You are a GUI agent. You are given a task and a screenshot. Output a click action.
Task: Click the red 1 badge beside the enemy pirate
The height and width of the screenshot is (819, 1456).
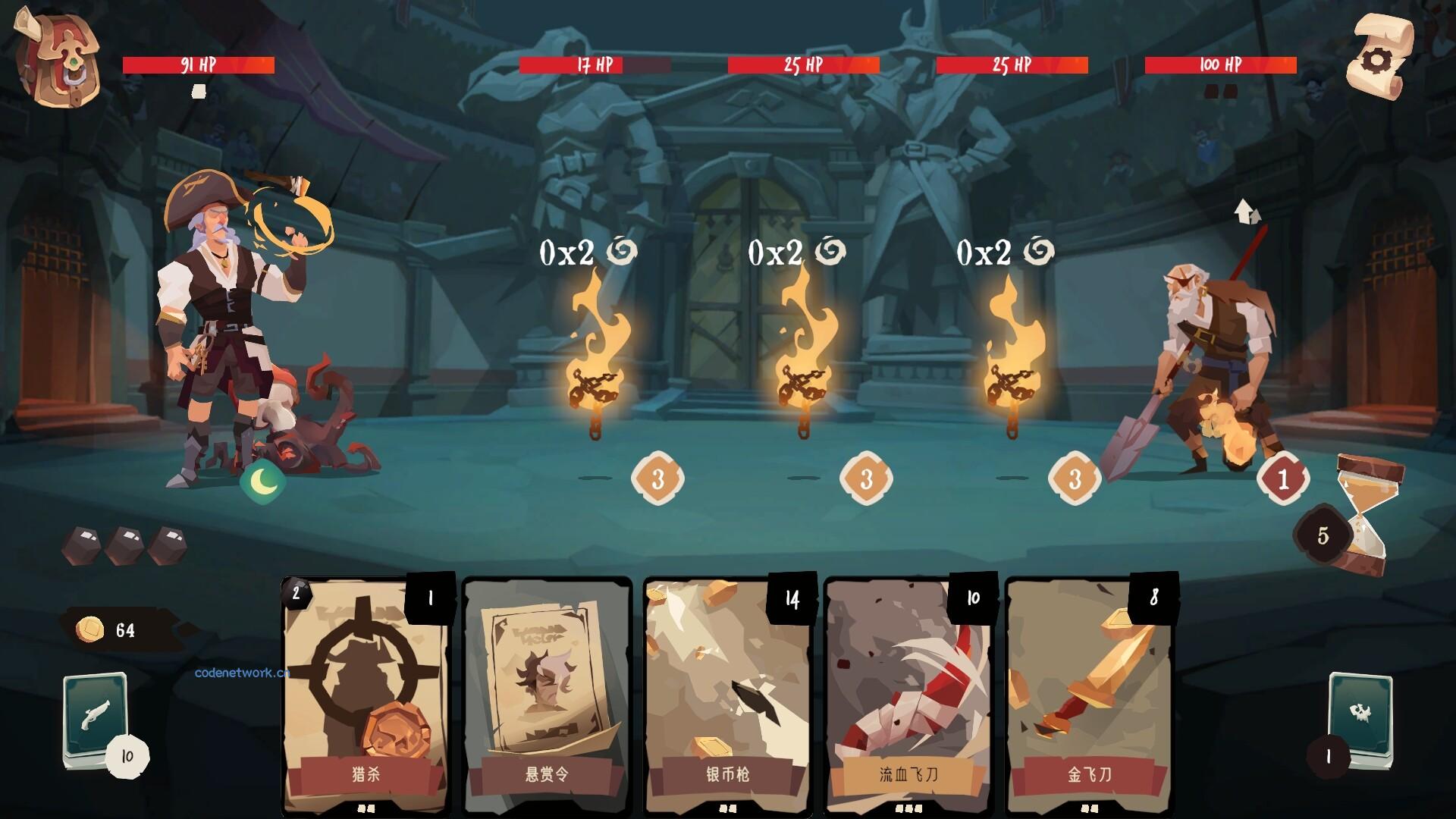click(x=1282, y=478)
